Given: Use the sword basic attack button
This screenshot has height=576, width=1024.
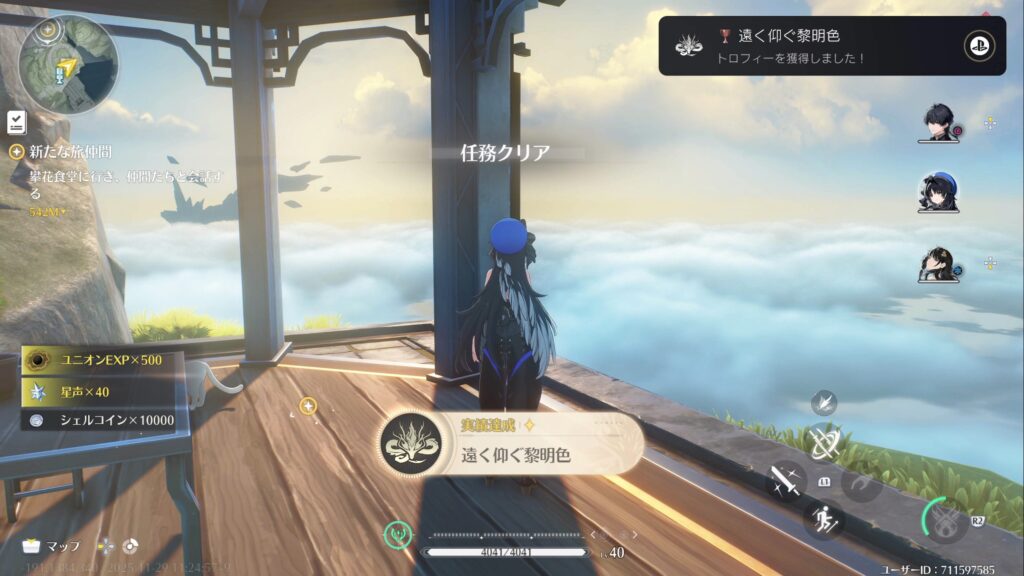Looking at the screenshot, I should [x=785, y=482].
